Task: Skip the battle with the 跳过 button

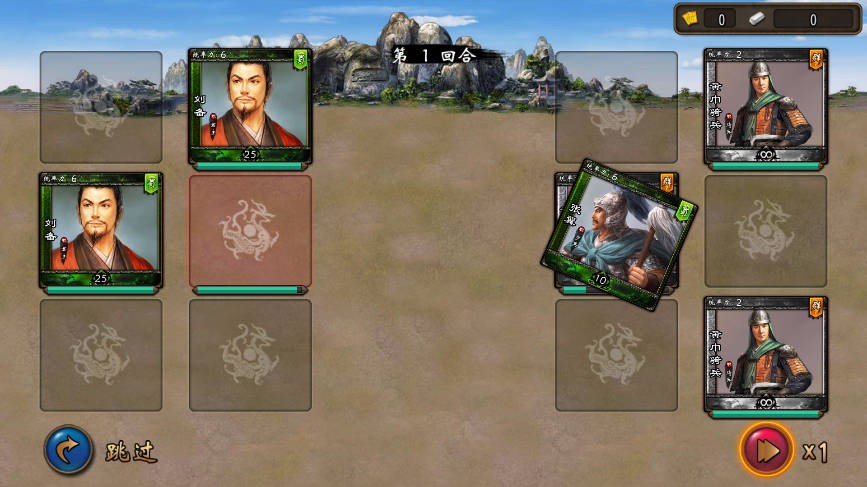Action: pyautogui.click(x=69, y=451)
